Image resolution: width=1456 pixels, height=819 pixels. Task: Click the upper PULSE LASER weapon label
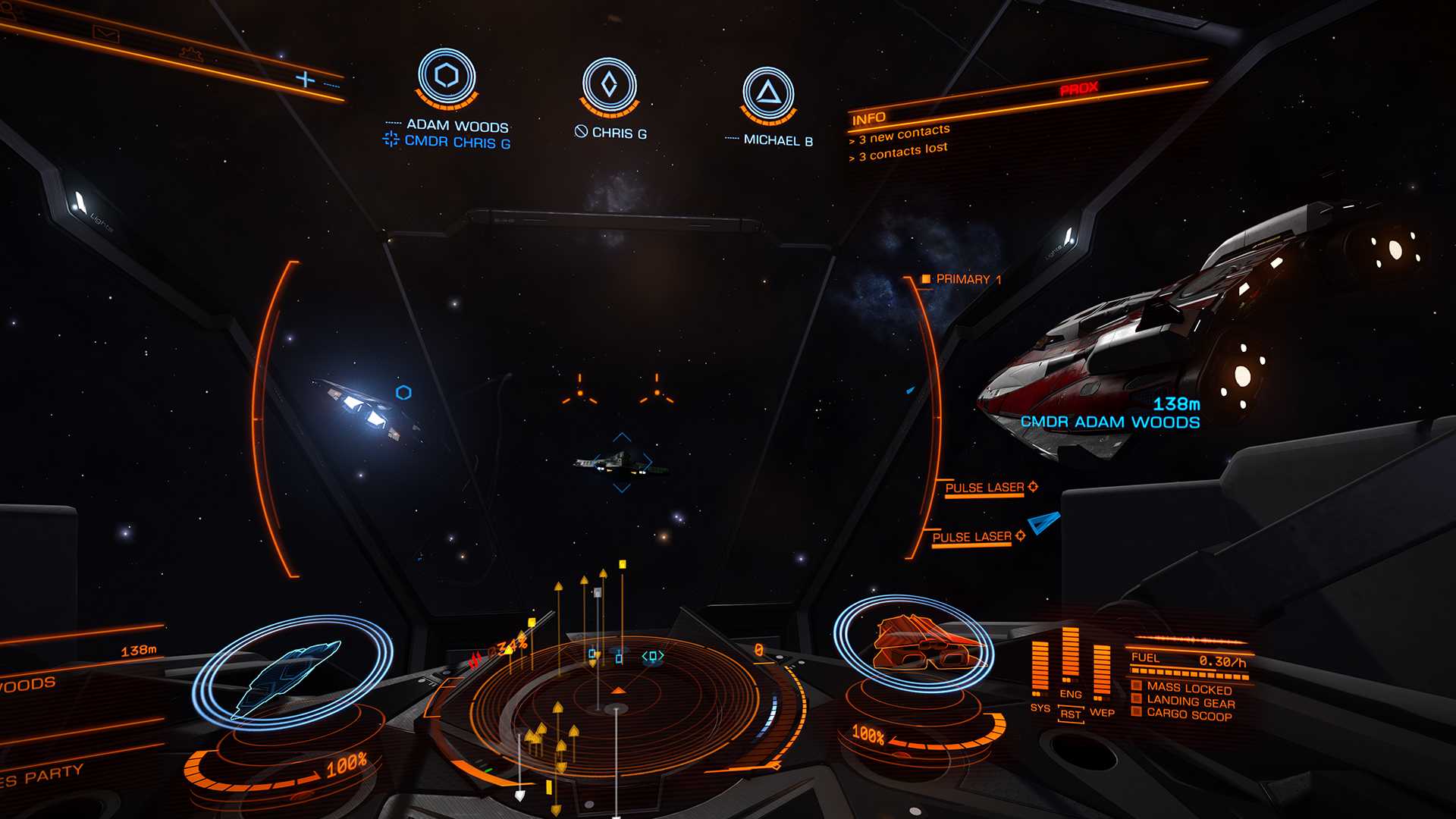[x=984, y=488]
